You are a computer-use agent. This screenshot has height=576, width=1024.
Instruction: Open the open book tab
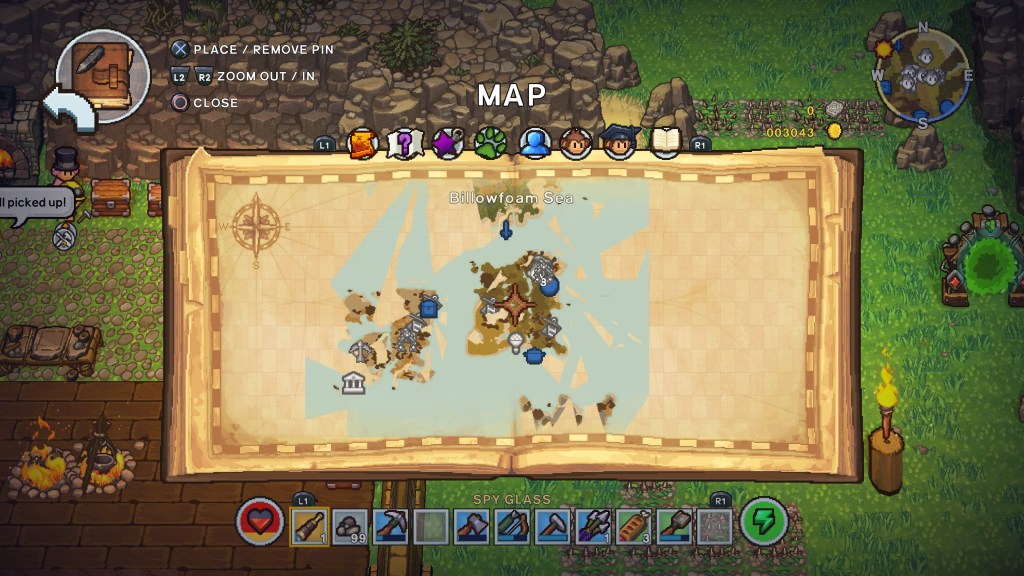666,144
